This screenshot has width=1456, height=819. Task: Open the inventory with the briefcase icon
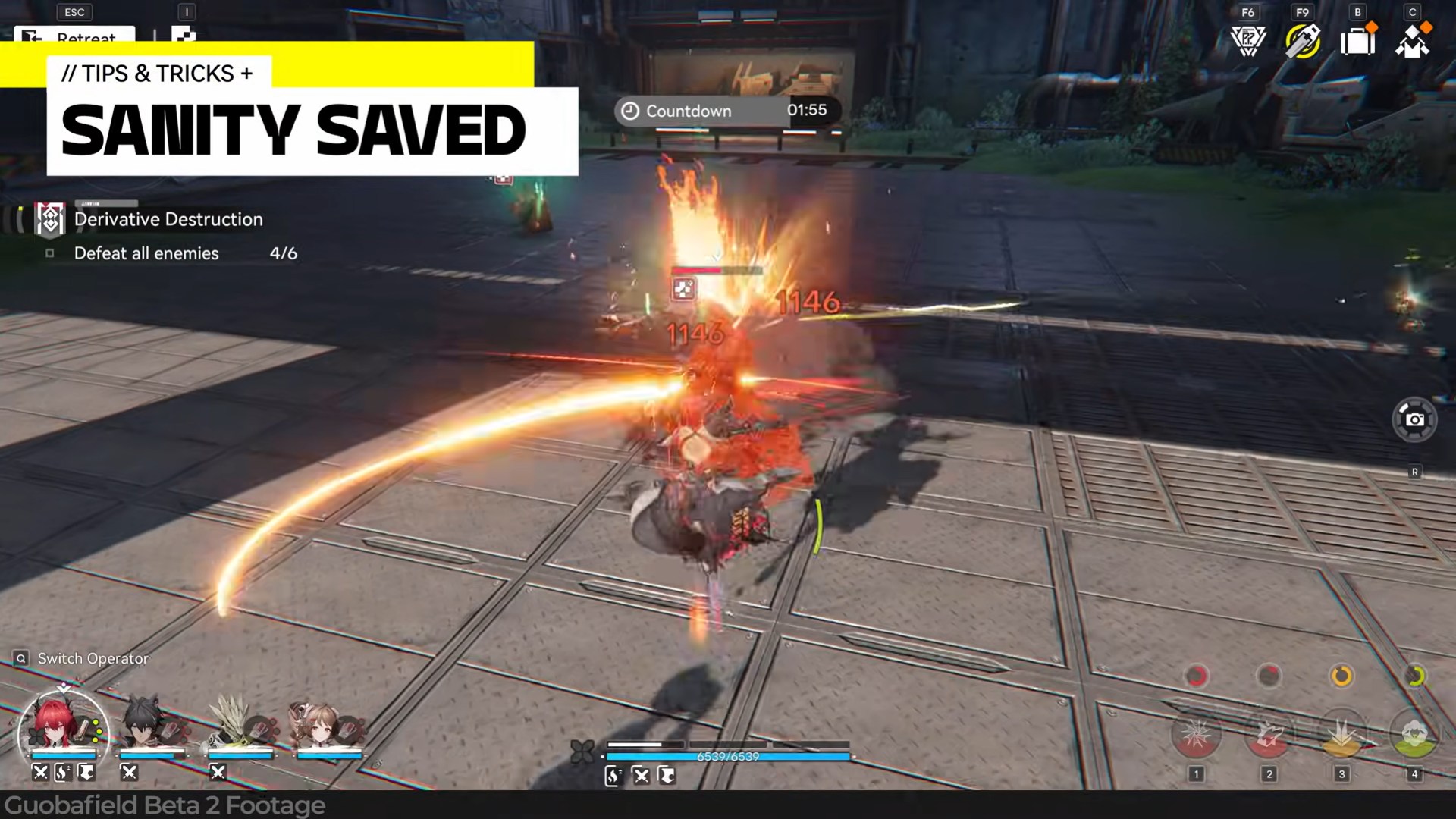[x=1357, y=42]
